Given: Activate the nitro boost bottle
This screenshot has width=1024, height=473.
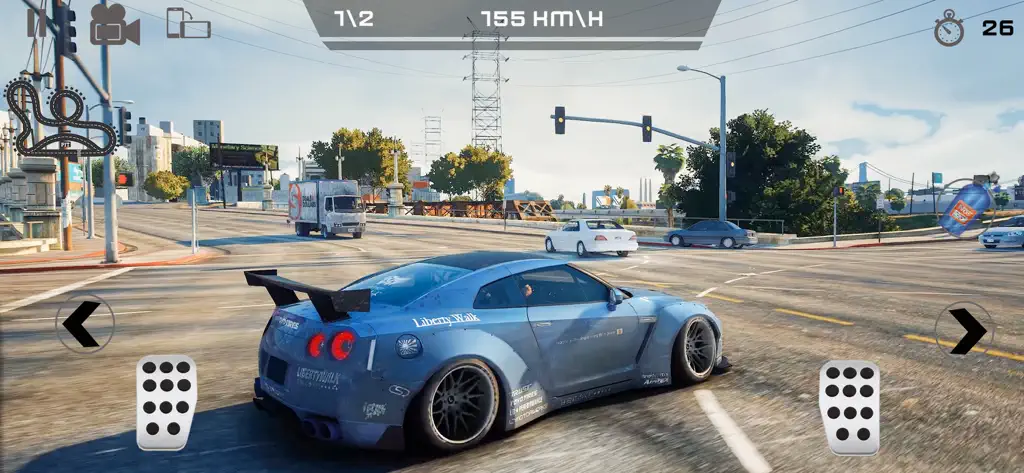Looking at the screenshot, I should 967,209.
